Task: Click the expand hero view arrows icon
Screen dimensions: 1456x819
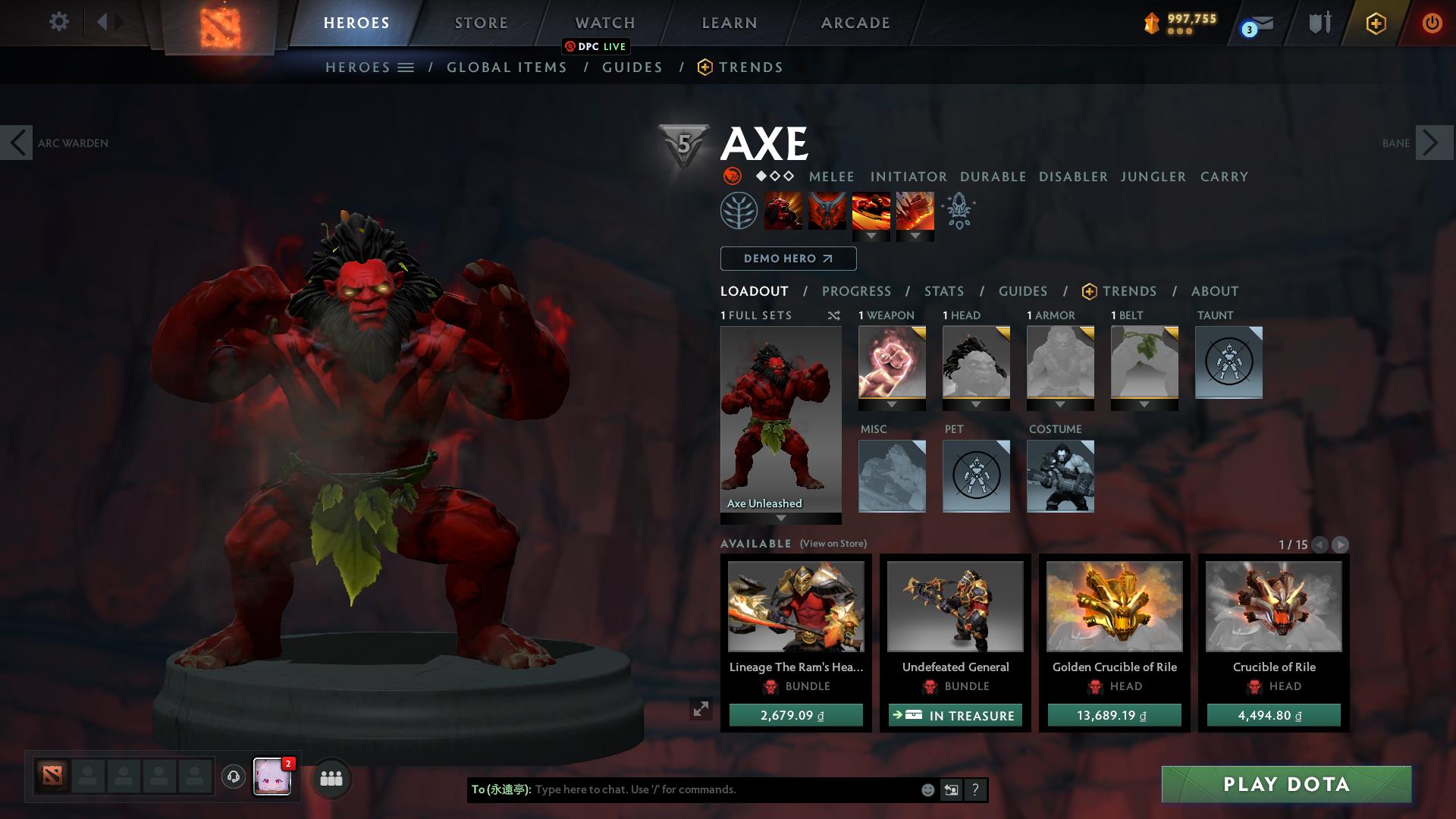Action: pyautogui.click(x=700, y=710)
